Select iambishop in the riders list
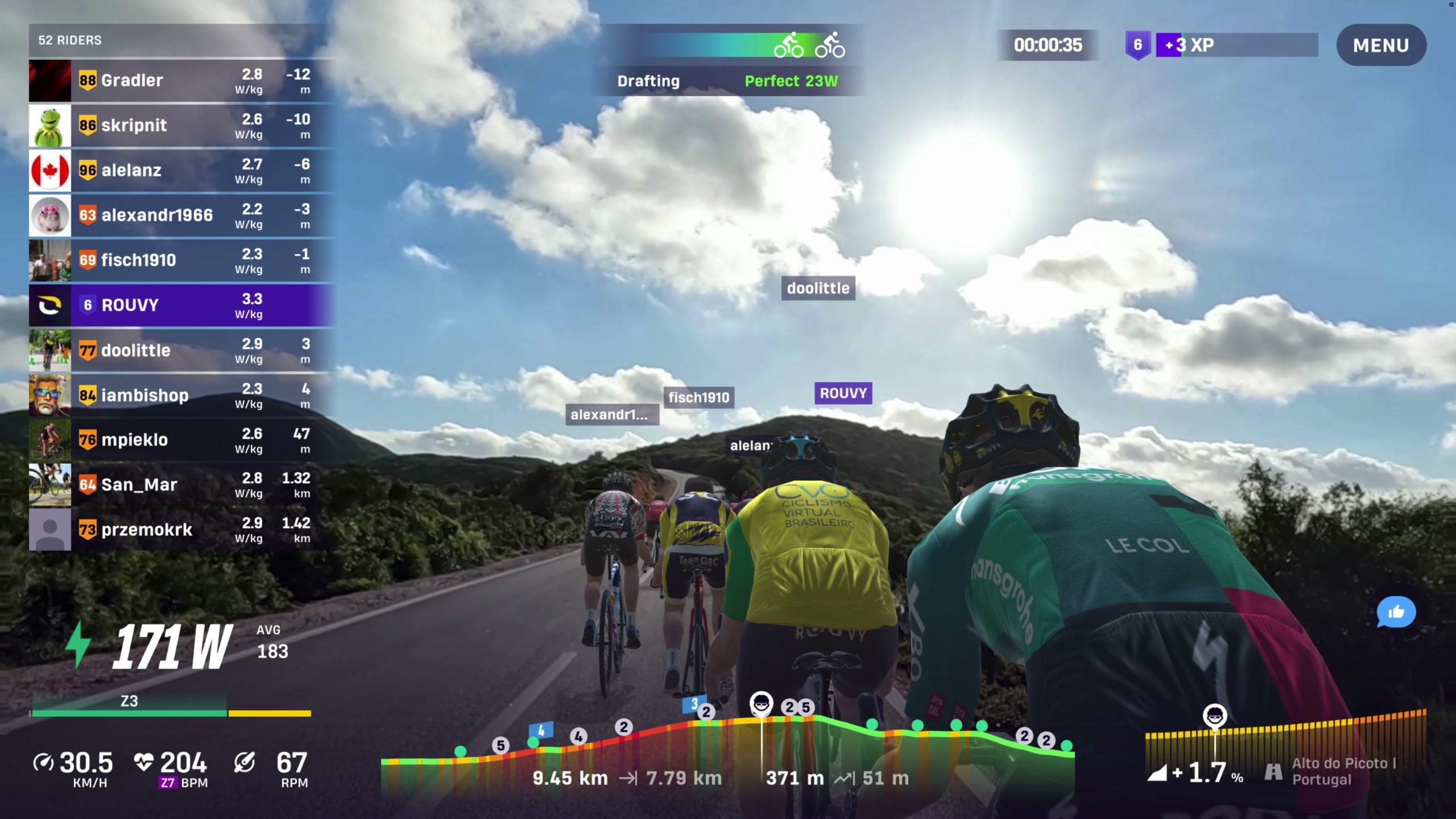 (181, 395)
